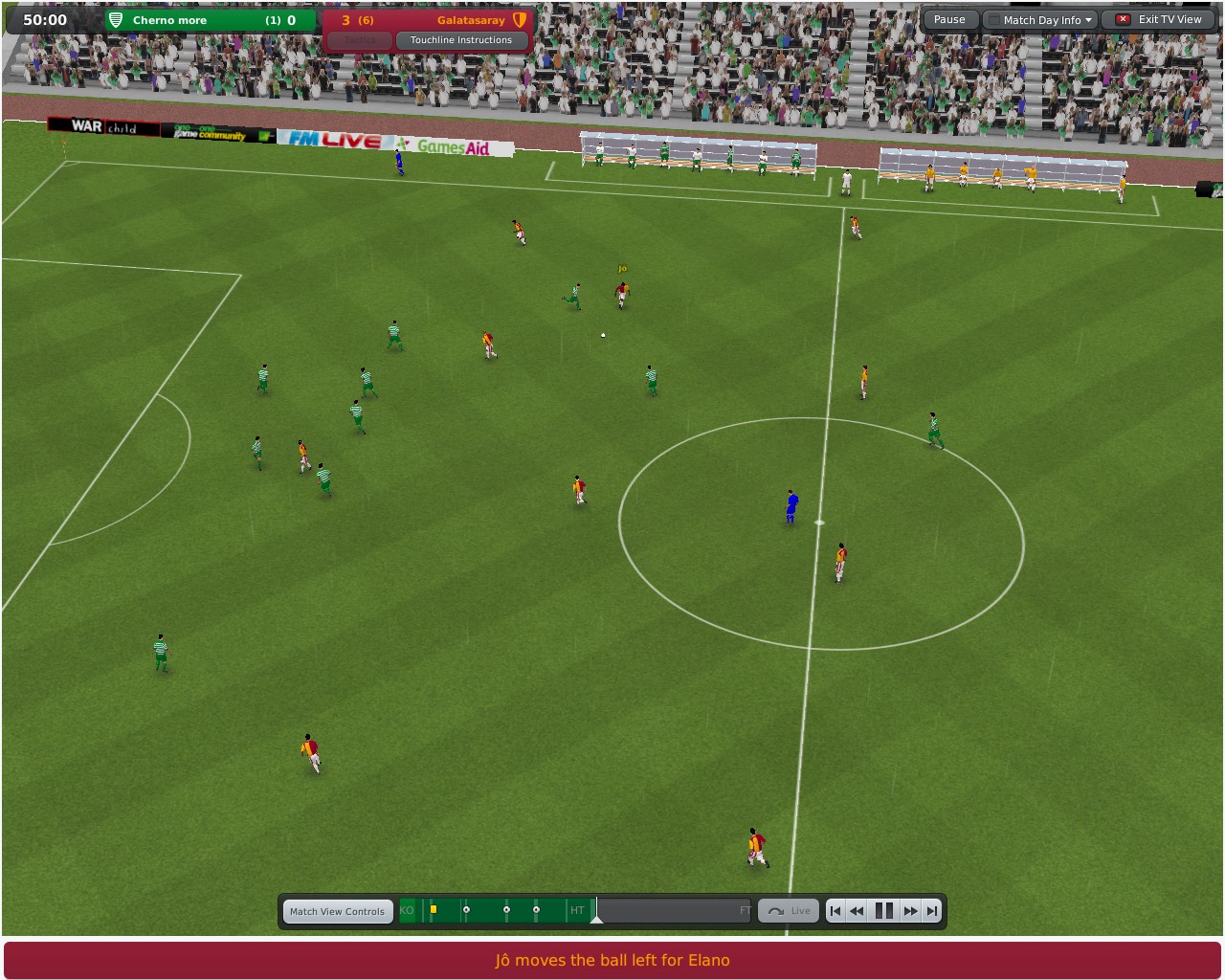Open Touchline Instructions

(462, 40)
